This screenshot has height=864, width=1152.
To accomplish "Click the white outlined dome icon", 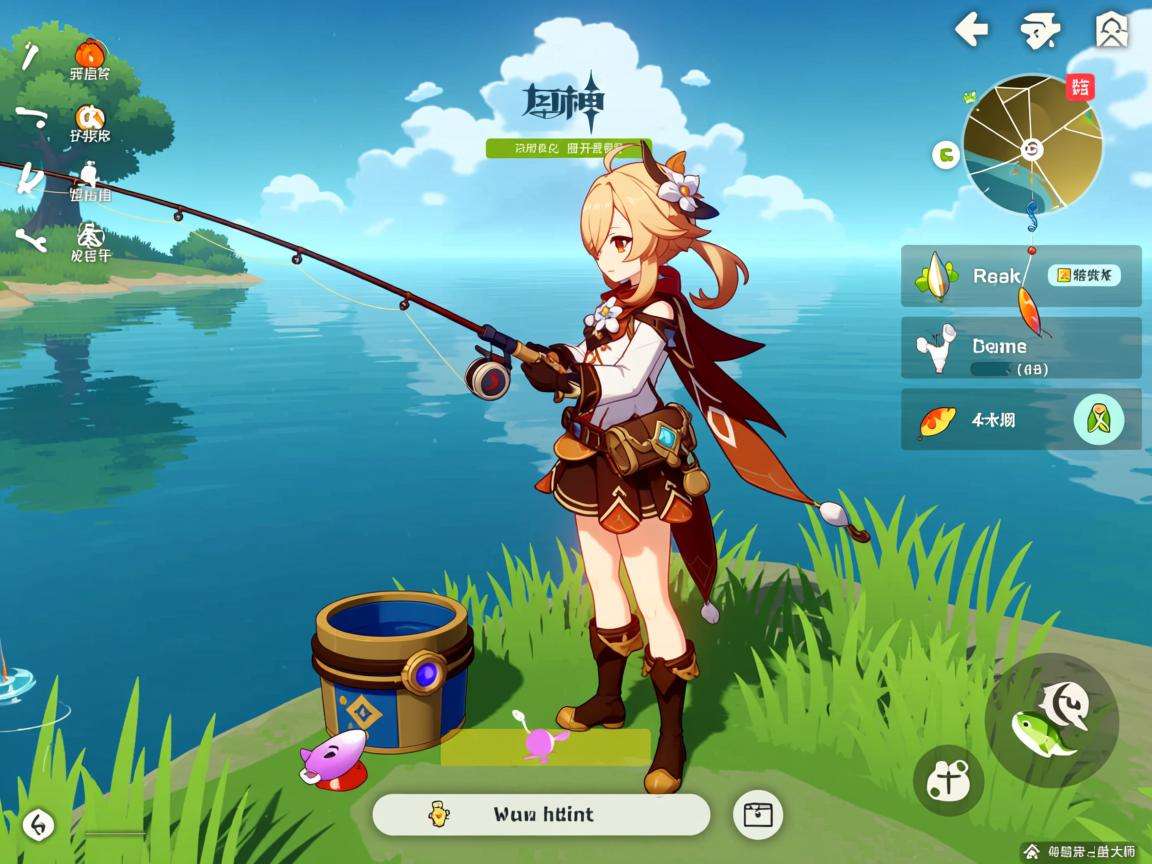I will [x=90, y=236].
